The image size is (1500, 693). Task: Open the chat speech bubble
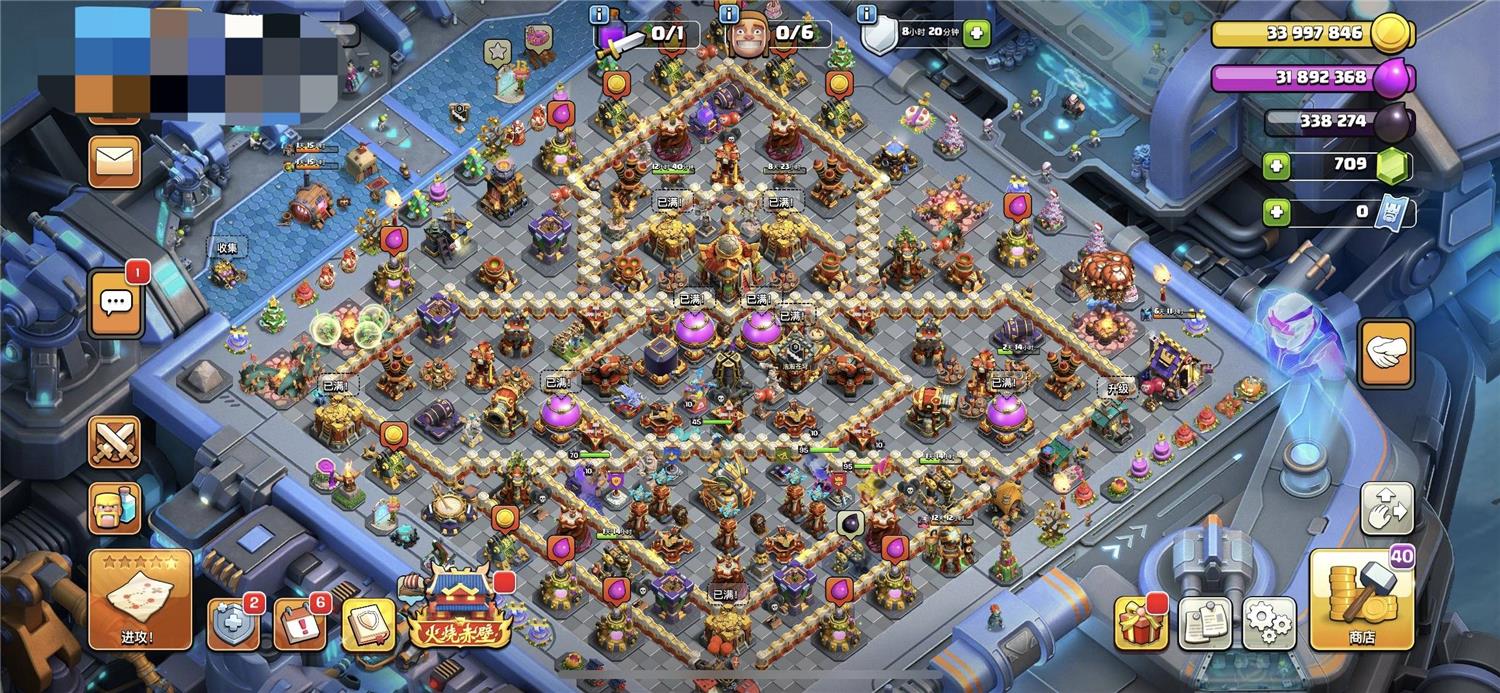[x=116, y=302]
